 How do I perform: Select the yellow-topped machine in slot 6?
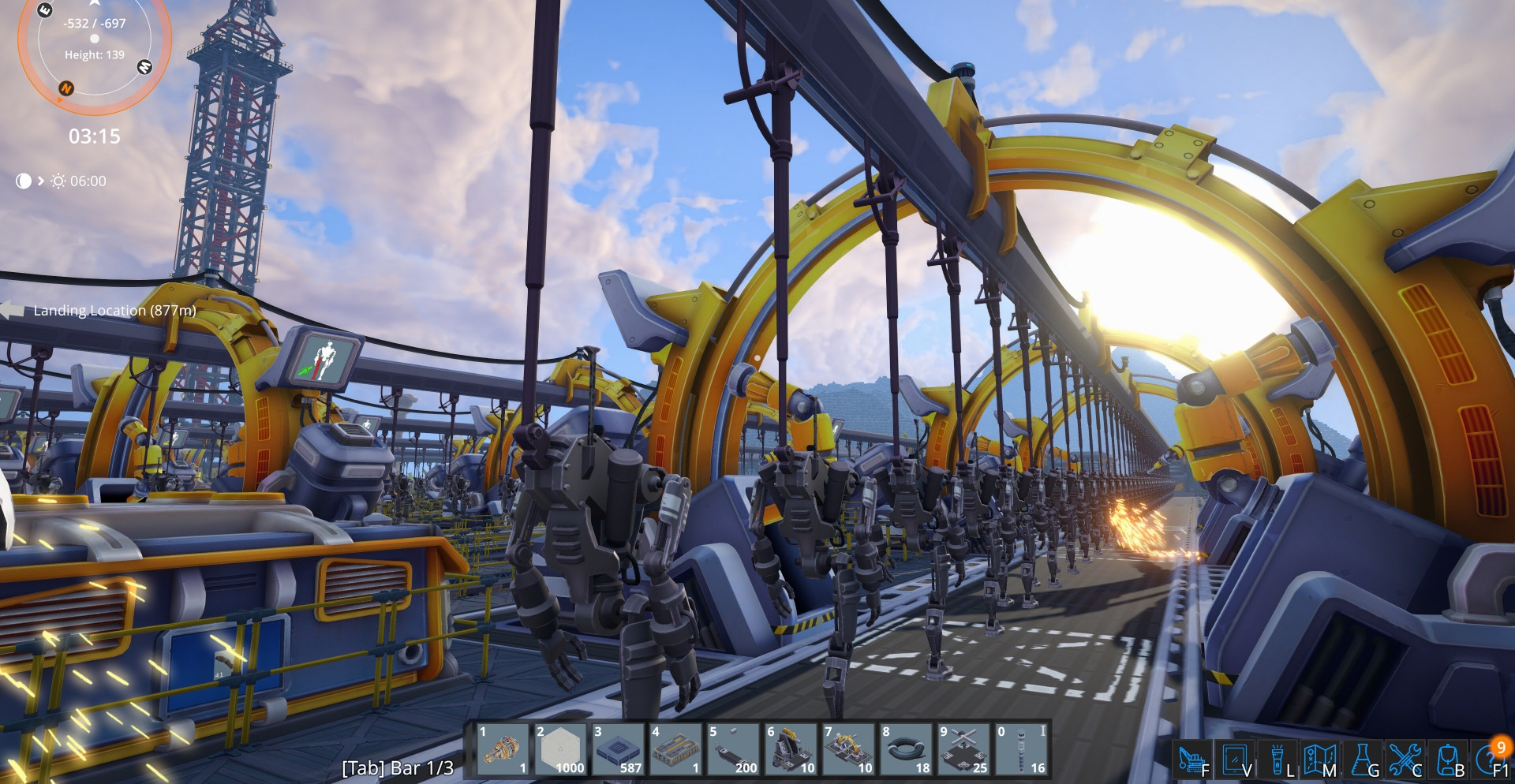tap(791, 750)
